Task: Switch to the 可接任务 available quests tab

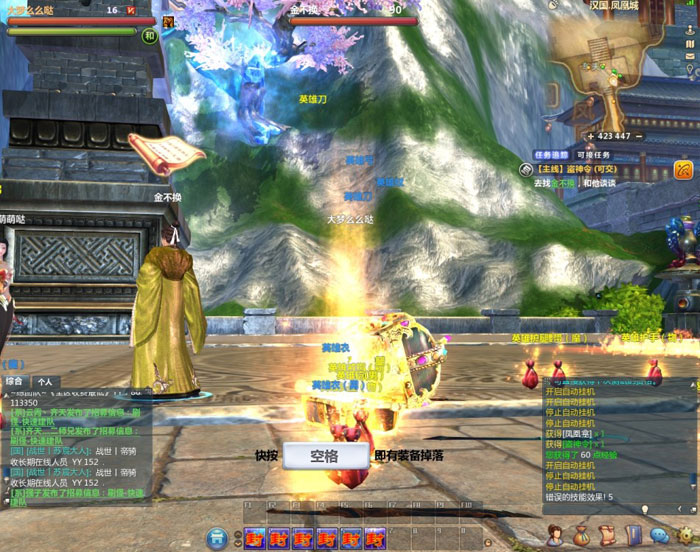Action: click(x=593, y=155)
